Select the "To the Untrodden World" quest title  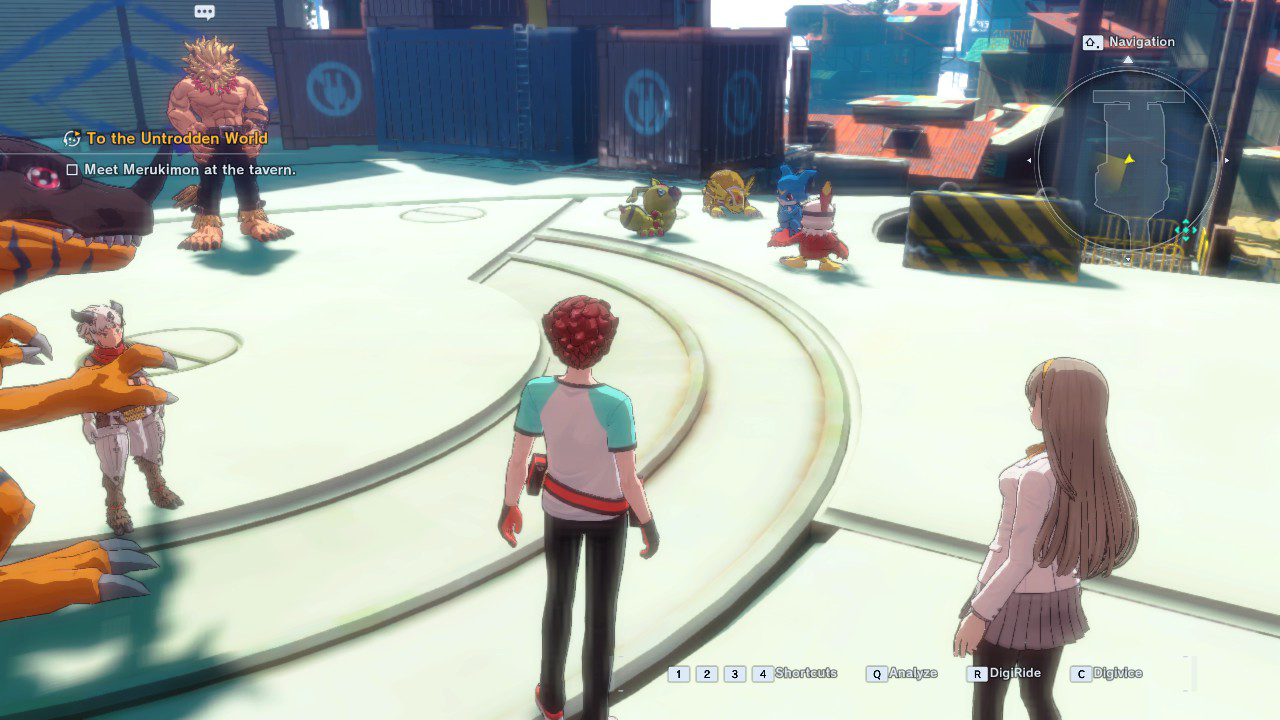177,139
